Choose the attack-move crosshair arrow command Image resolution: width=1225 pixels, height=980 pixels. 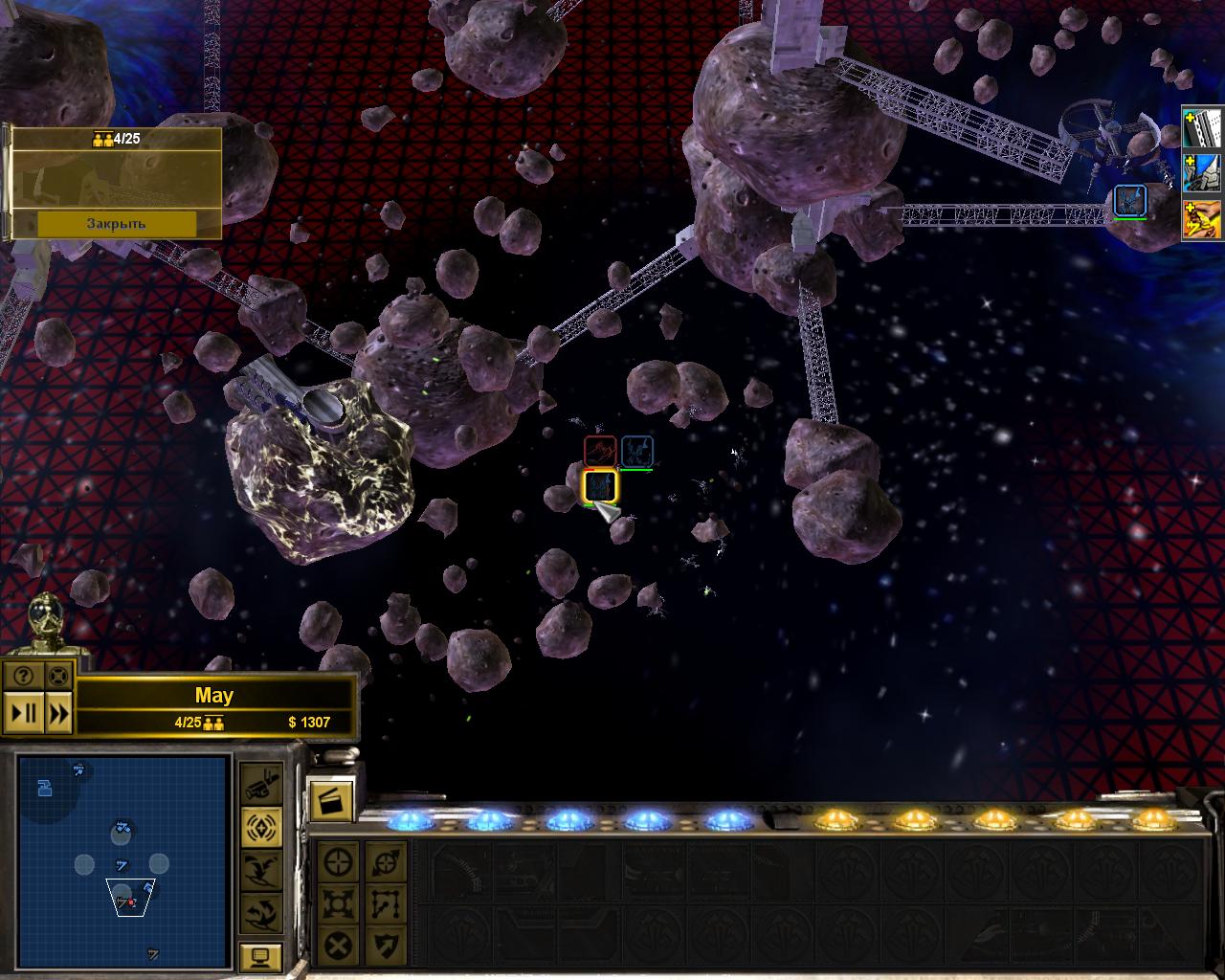pos(386,862)
